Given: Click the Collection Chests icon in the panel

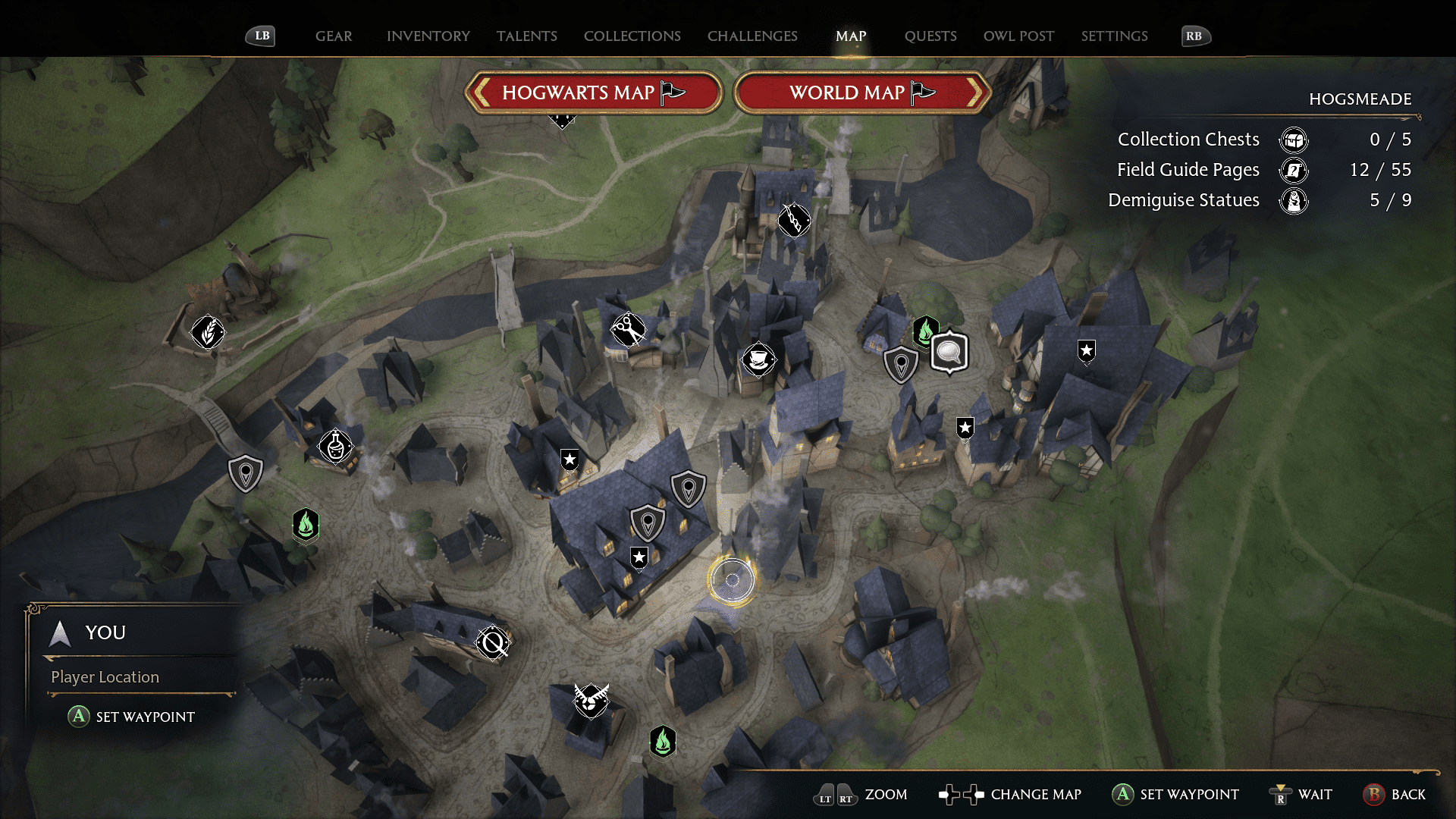Looking at the screenshot, I should point(1295,140).
